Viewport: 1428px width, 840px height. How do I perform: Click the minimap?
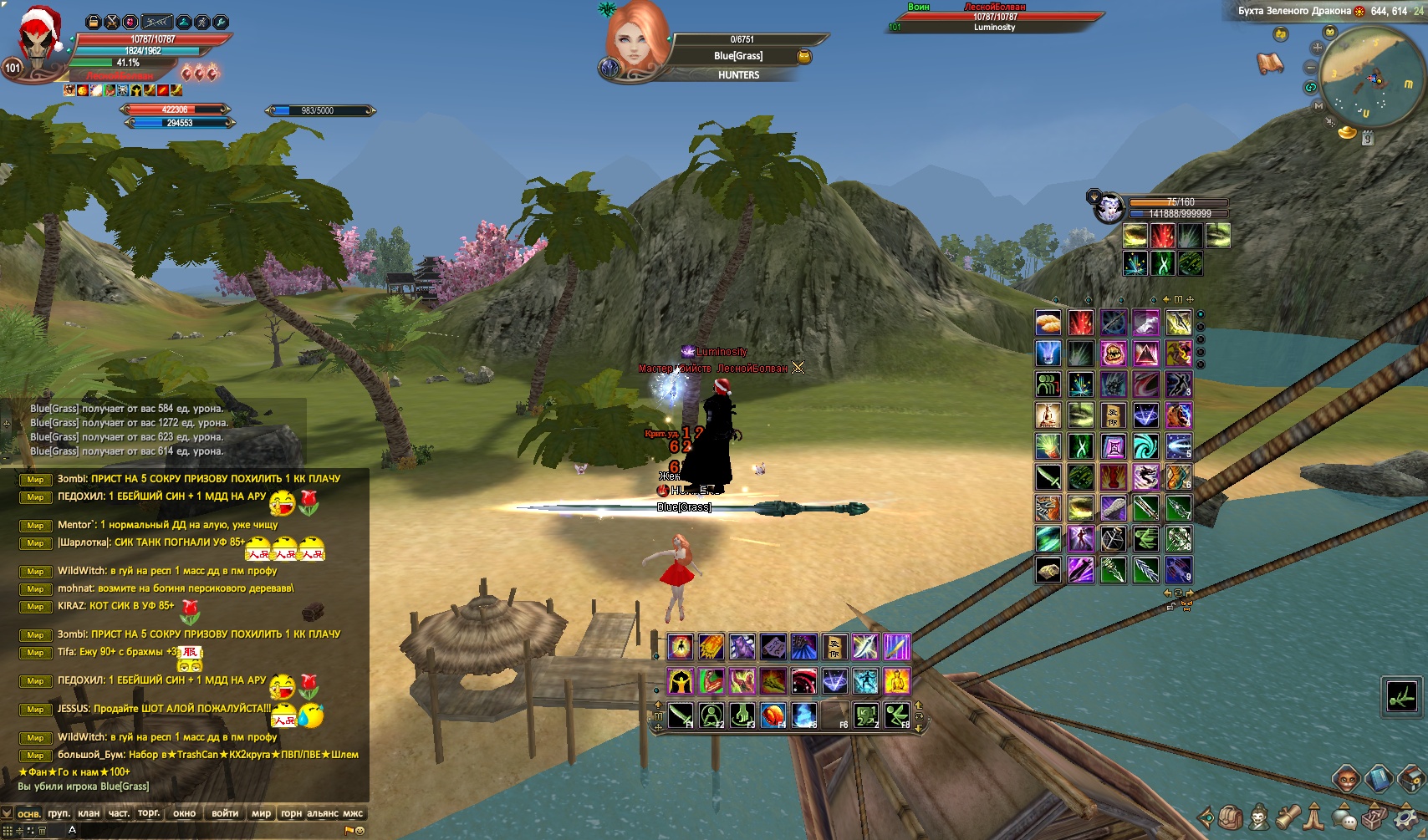click(x=1370, y=78)
